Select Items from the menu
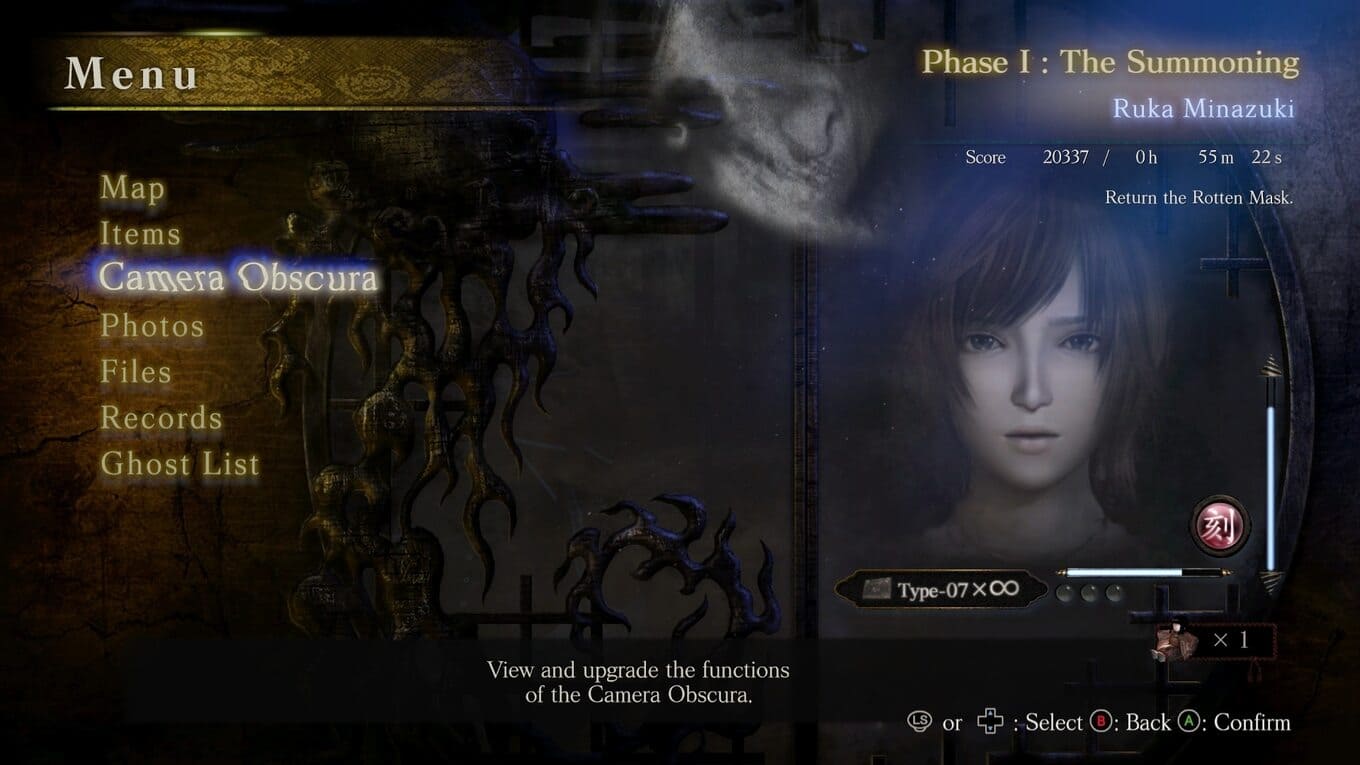The width and height of the screenshot is (1360, 765). click(x=140, y=234)
